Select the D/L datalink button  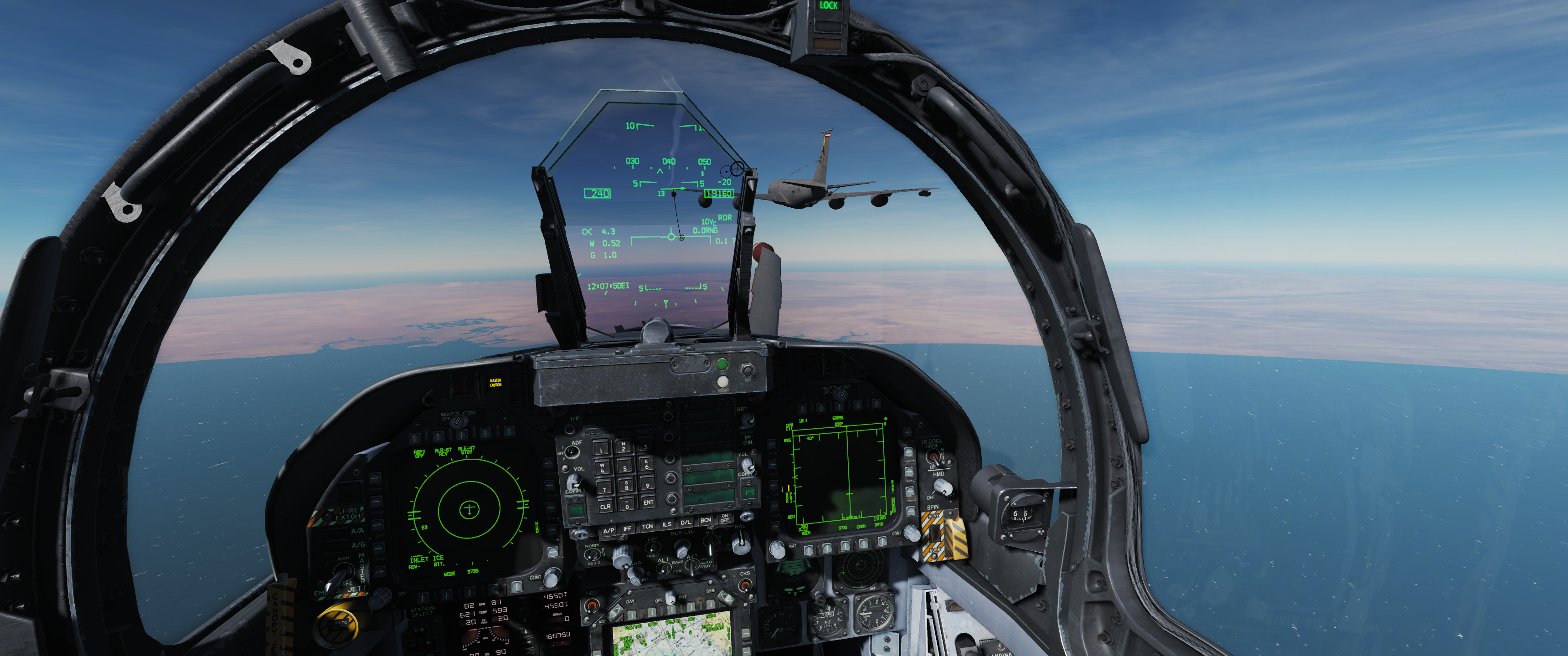(x=686, y=522)
